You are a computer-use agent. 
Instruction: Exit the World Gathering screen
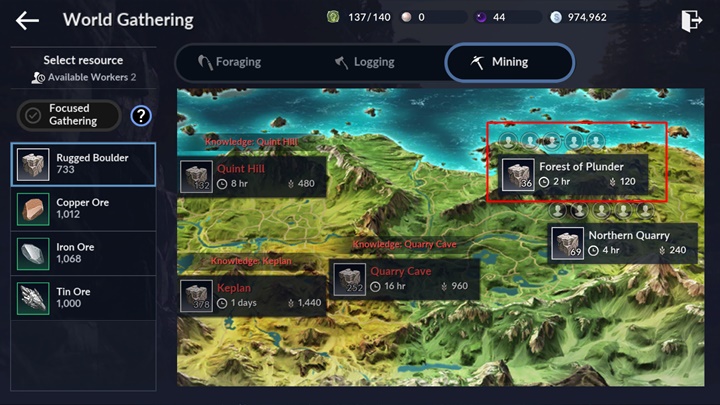[x=690, y=20]
